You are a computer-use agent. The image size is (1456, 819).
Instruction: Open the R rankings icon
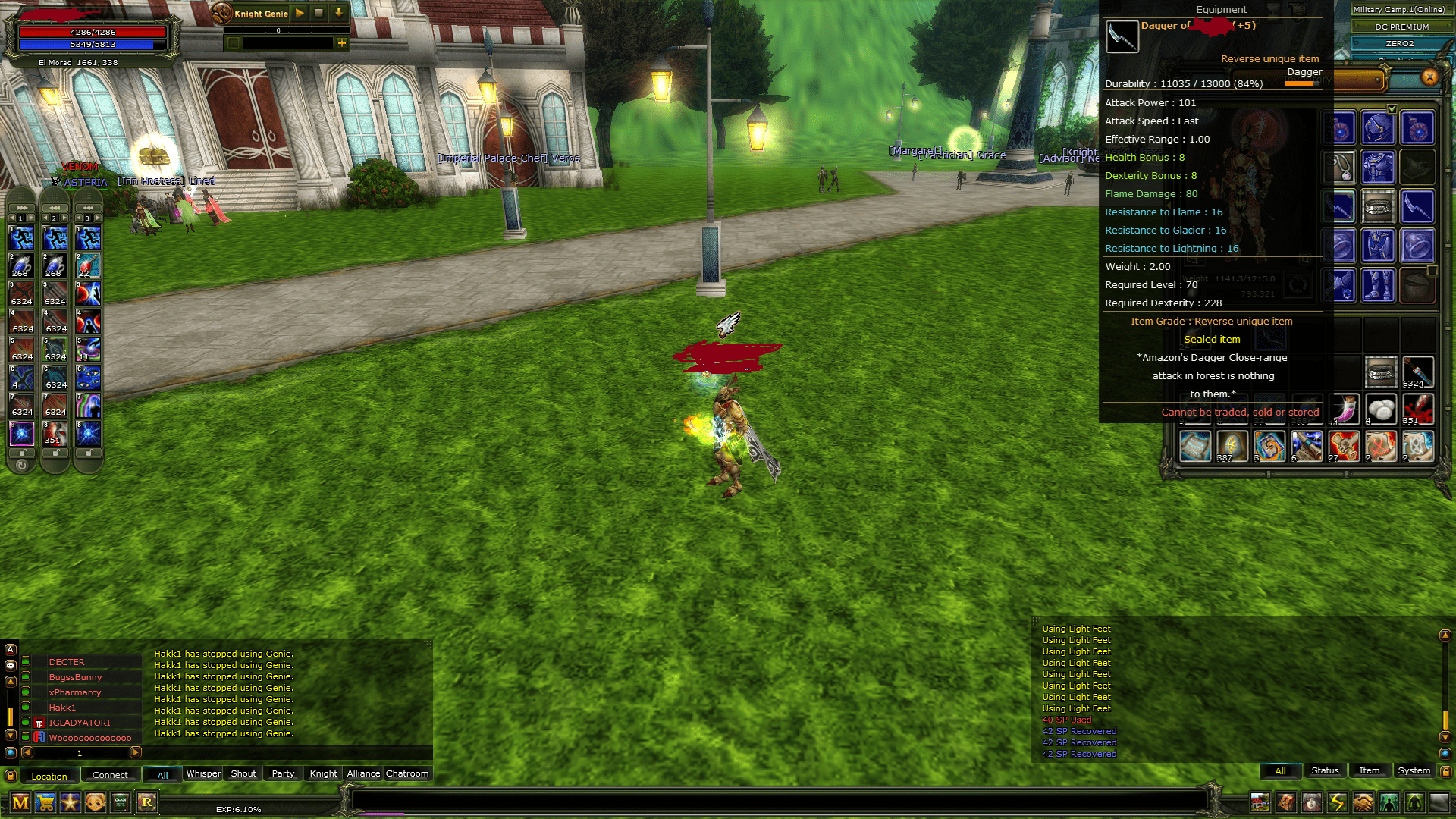[x=147, y=804]
